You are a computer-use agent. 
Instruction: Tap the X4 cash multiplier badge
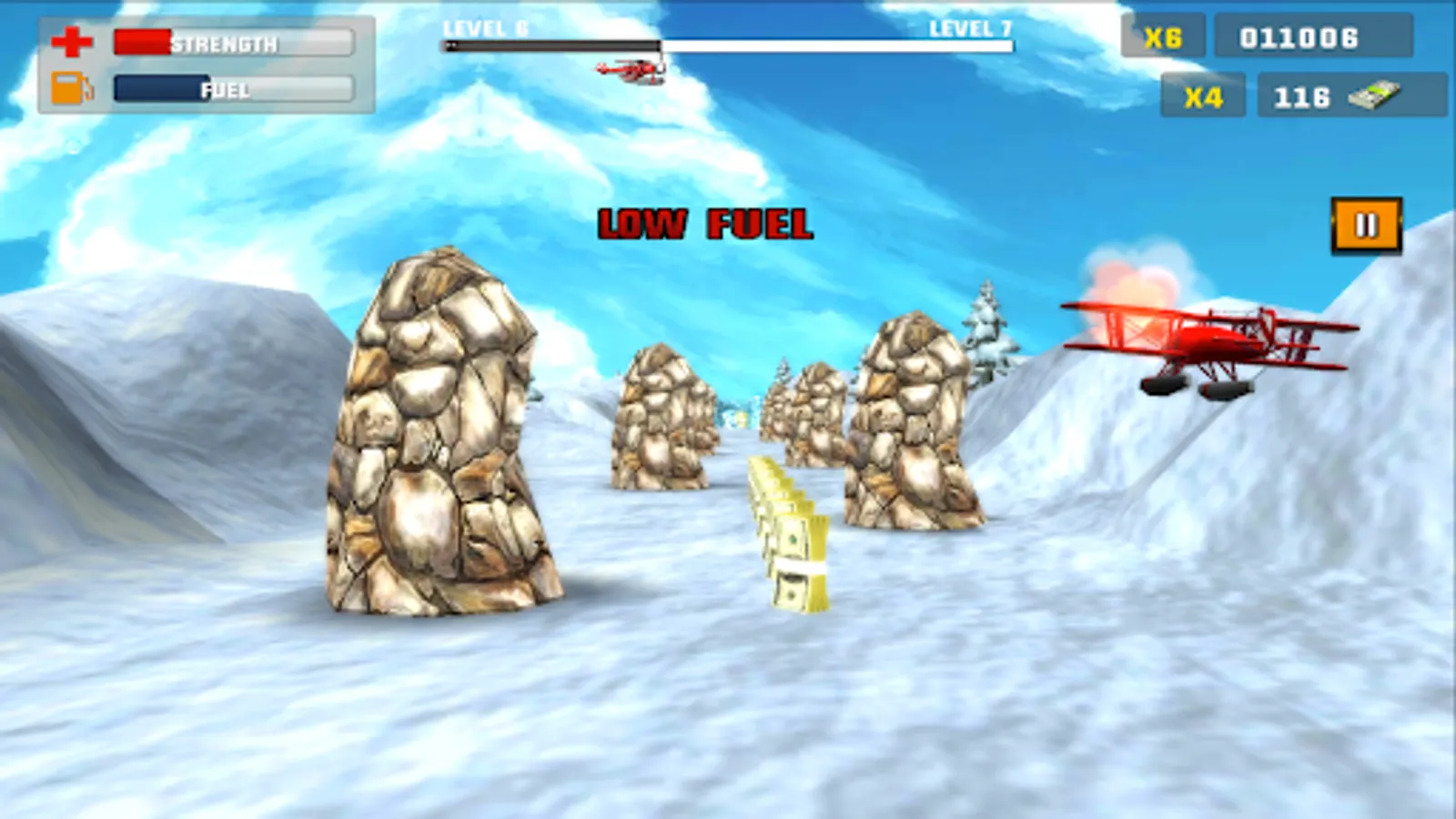[x=1201, y=96]
